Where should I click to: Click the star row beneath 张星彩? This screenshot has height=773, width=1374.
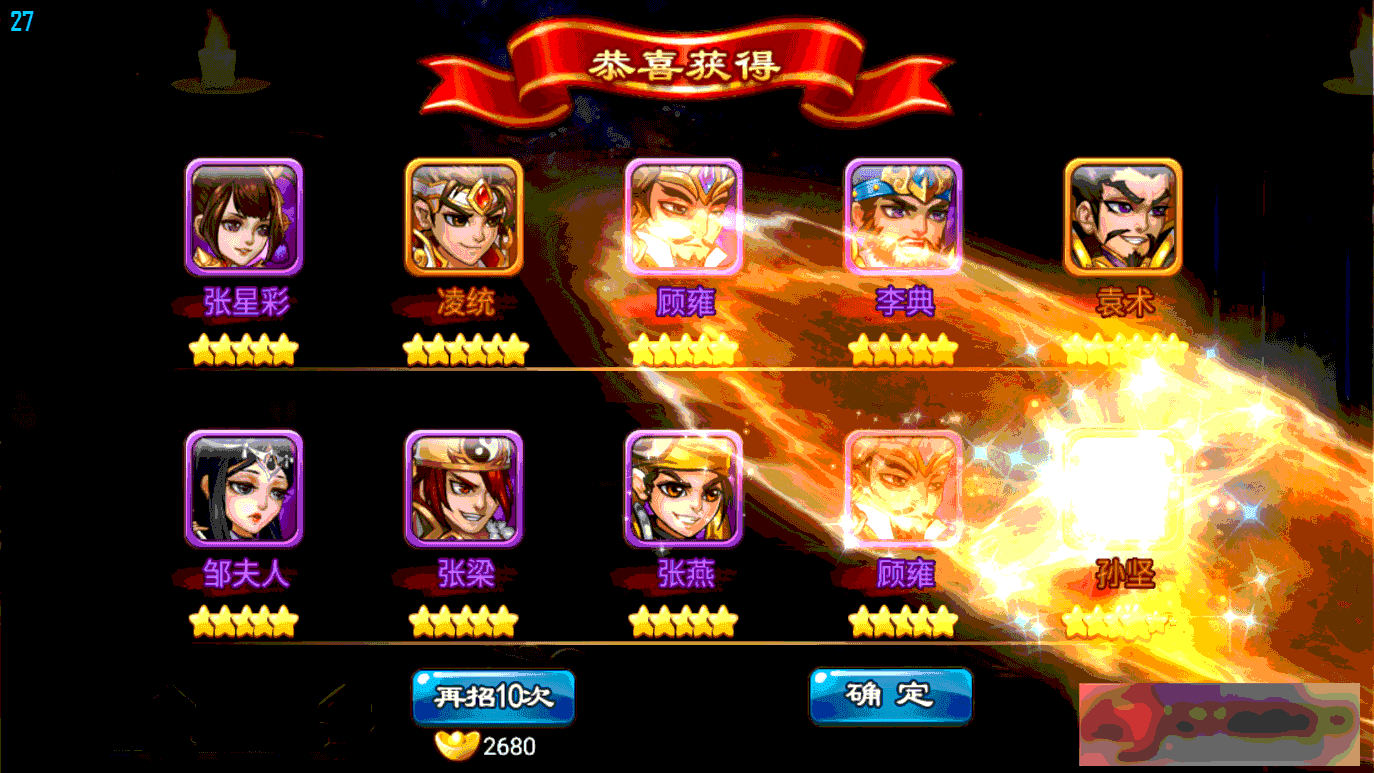coord(243,350)
